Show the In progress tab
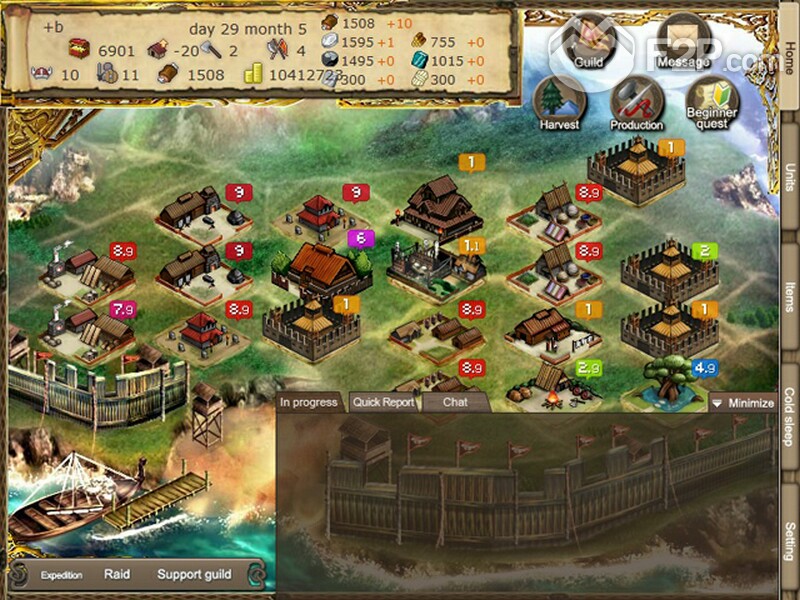 [309, 402]
